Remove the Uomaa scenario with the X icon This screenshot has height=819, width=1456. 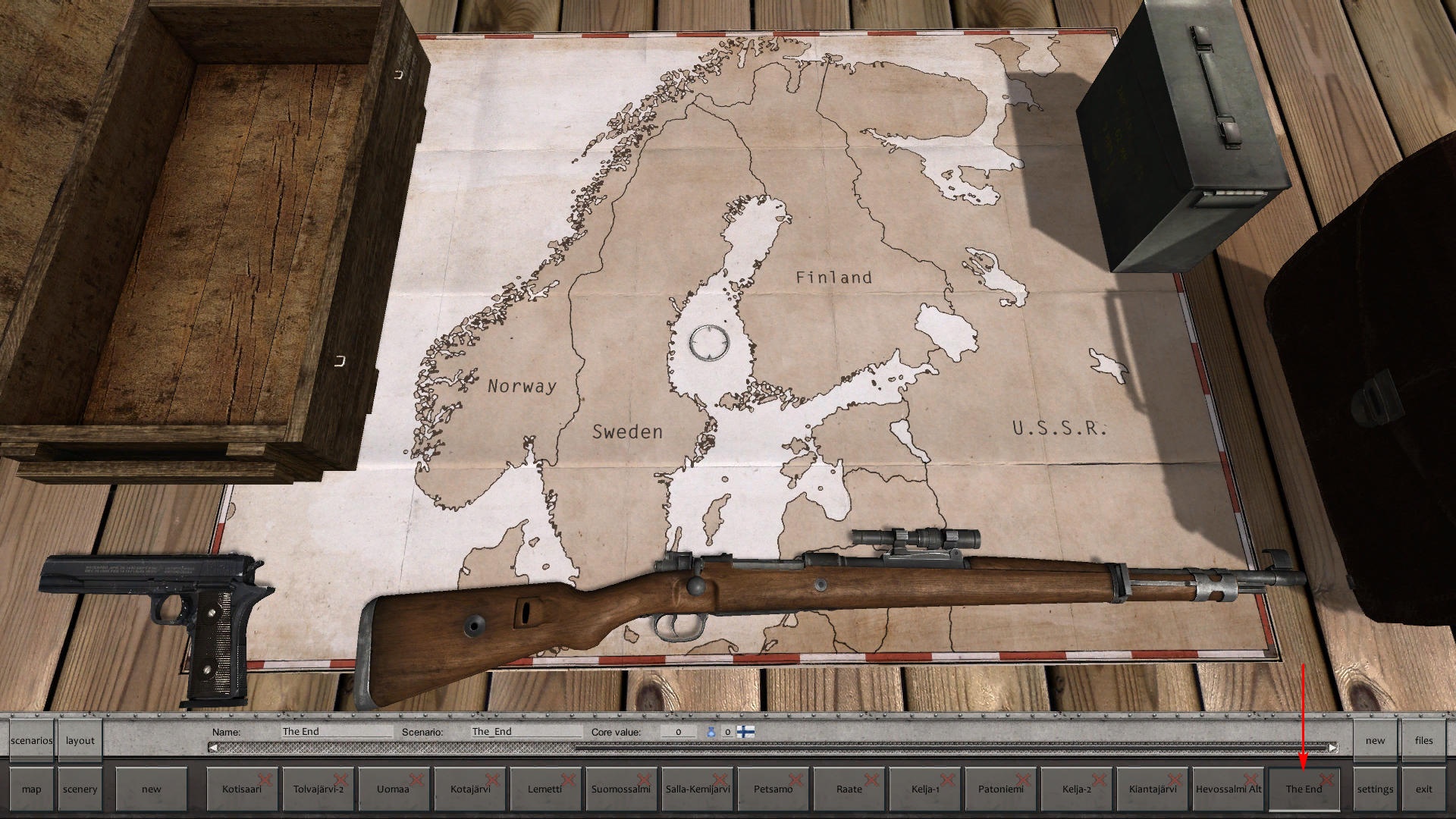[416, 777]
